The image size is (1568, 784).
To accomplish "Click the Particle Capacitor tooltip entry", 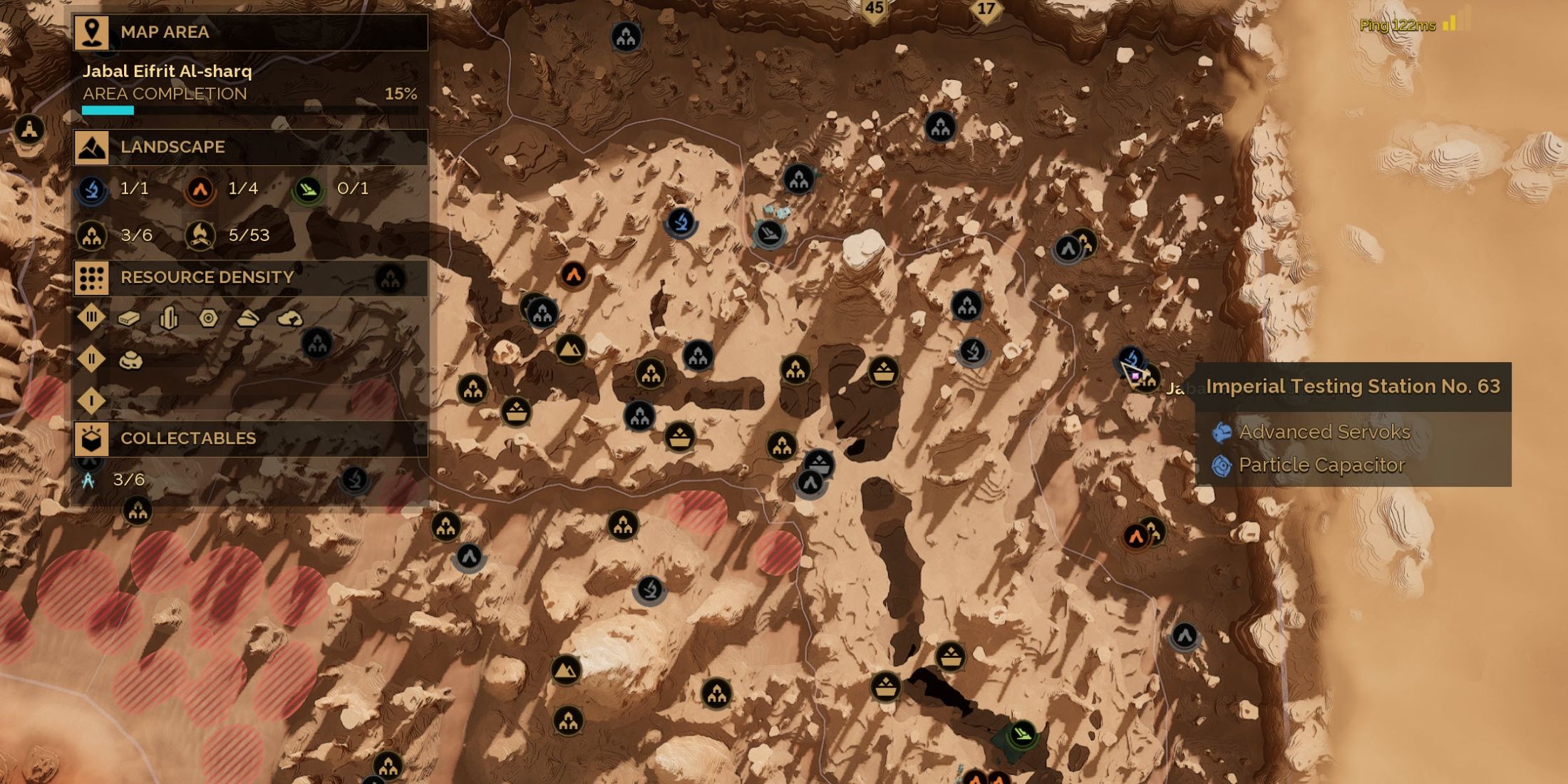I will point(1321,465).
